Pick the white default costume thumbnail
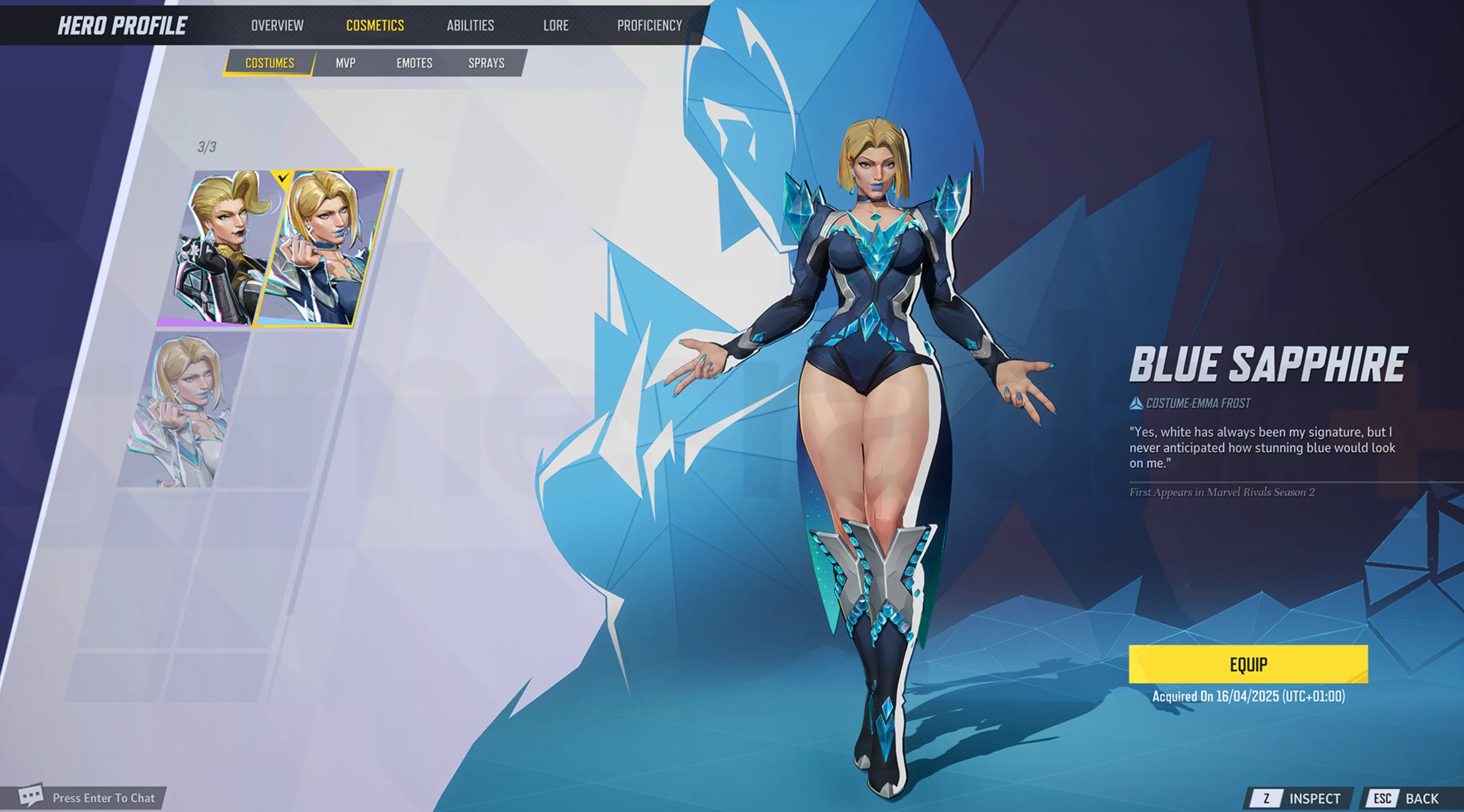Image resolution: width=1464 pixels, height=812 pixels. pos(183,409)
